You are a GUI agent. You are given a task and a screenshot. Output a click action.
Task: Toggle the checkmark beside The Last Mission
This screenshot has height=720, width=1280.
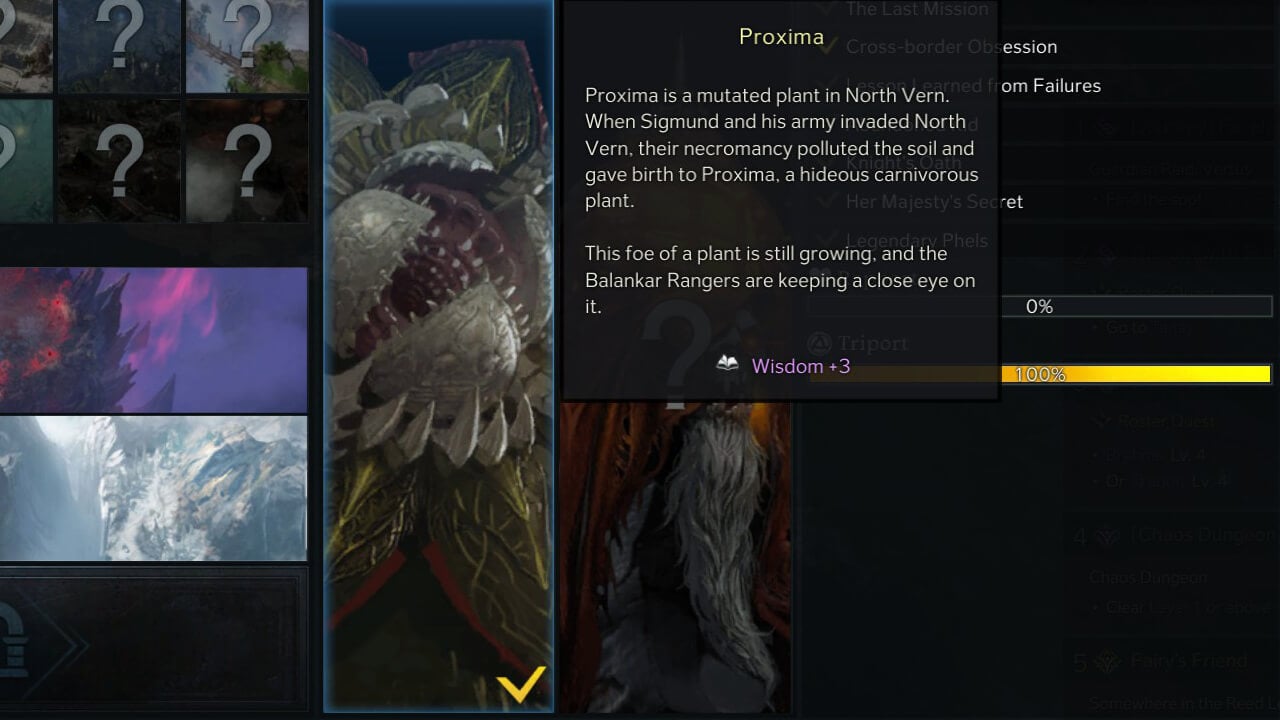point(827,9)
